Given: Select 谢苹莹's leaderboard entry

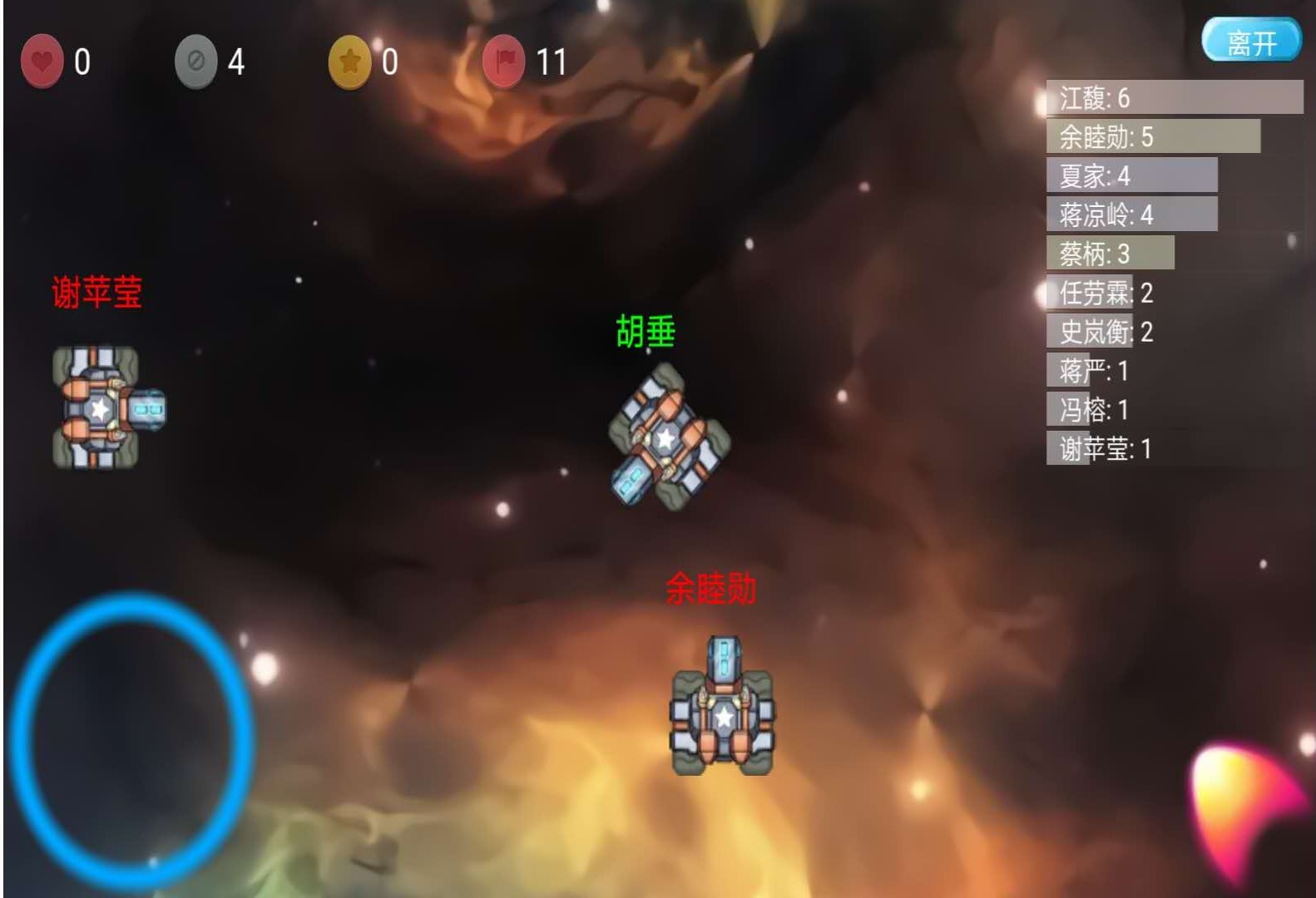Looking at the screenshot, I should pyautogui.click(x=1098, y=450).
